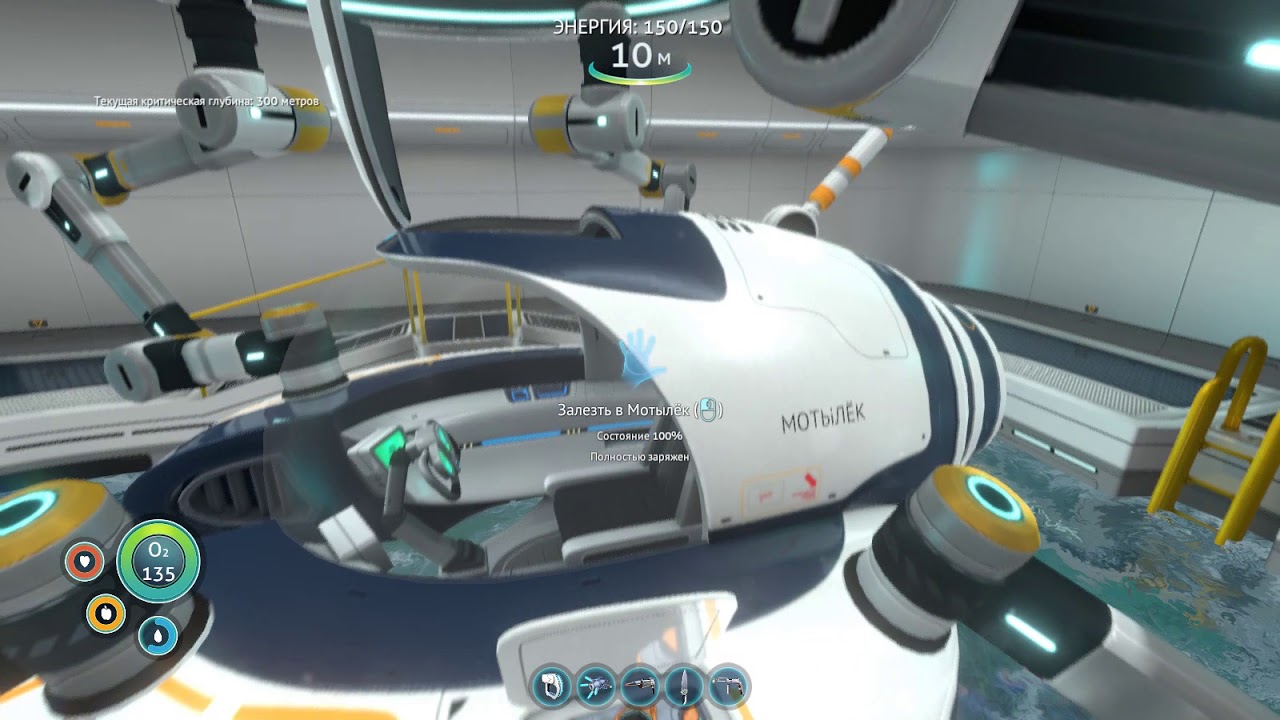The width and height of the screenshot is (1280, 720).
Task: Equip the cannon with glowing cyan prongs
Action: click(x=597, y=686)
